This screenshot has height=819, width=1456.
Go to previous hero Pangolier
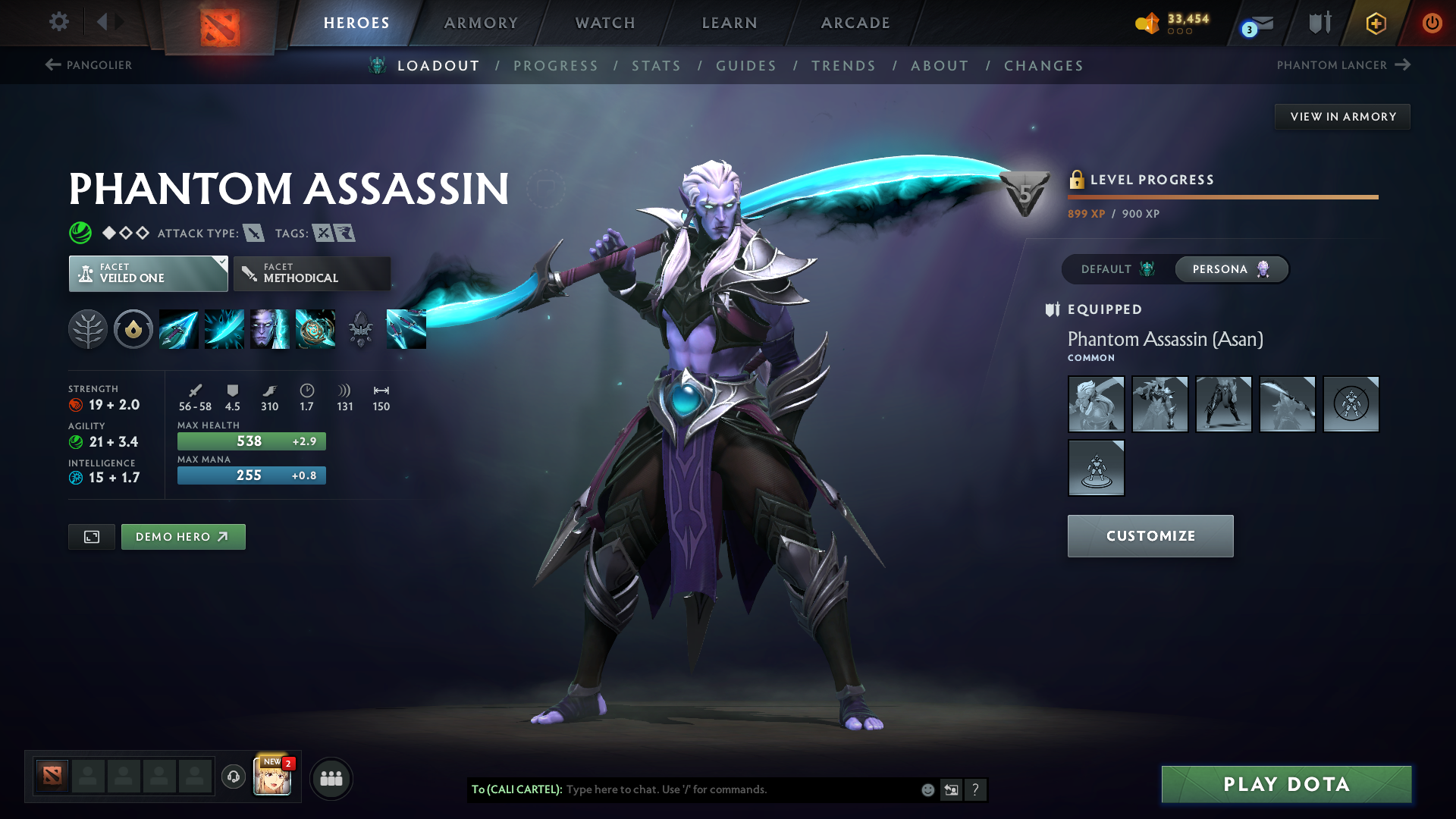click(x=89, y=65)
